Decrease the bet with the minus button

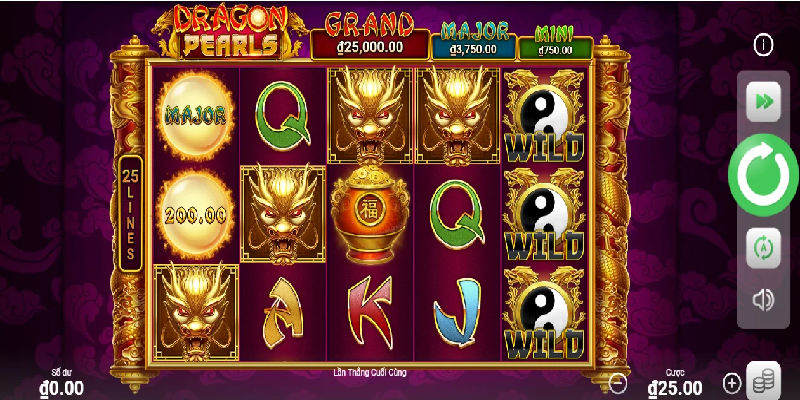(x=619, y=382)
